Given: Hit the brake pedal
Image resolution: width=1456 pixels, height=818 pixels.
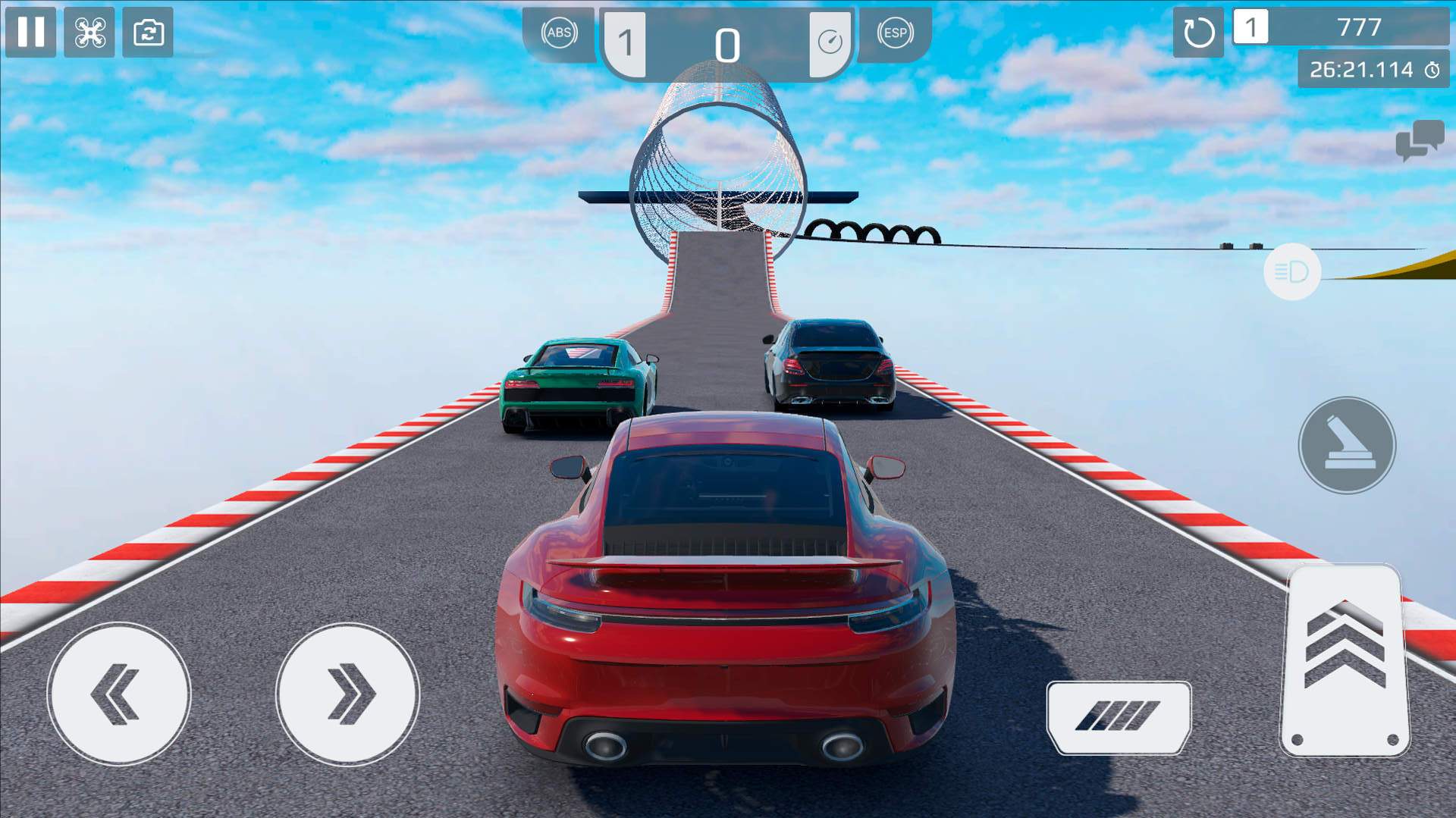Looking at the screenshot, I should [1119, 716].
